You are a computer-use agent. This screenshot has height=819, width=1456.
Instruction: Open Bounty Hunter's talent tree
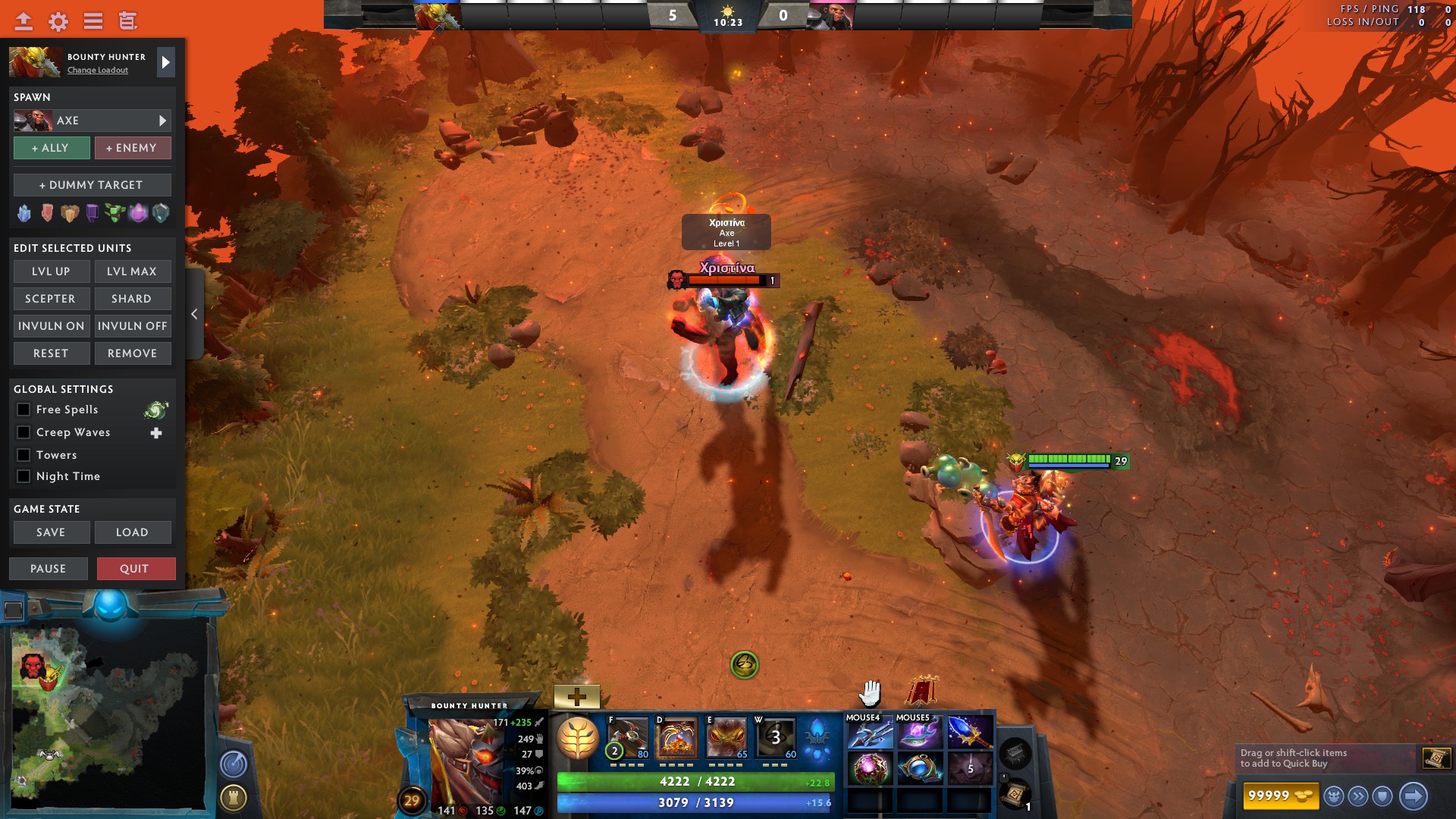579,737
